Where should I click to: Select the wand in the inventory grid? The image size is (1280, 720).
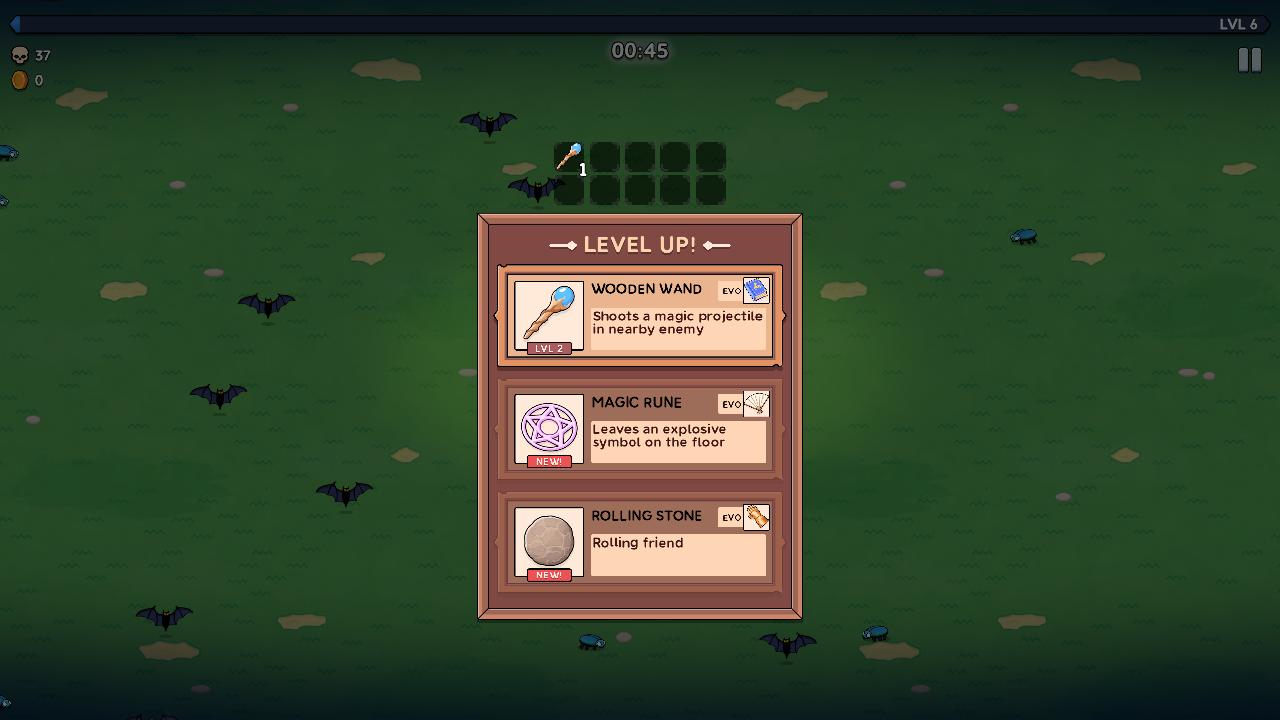[569, 156]
